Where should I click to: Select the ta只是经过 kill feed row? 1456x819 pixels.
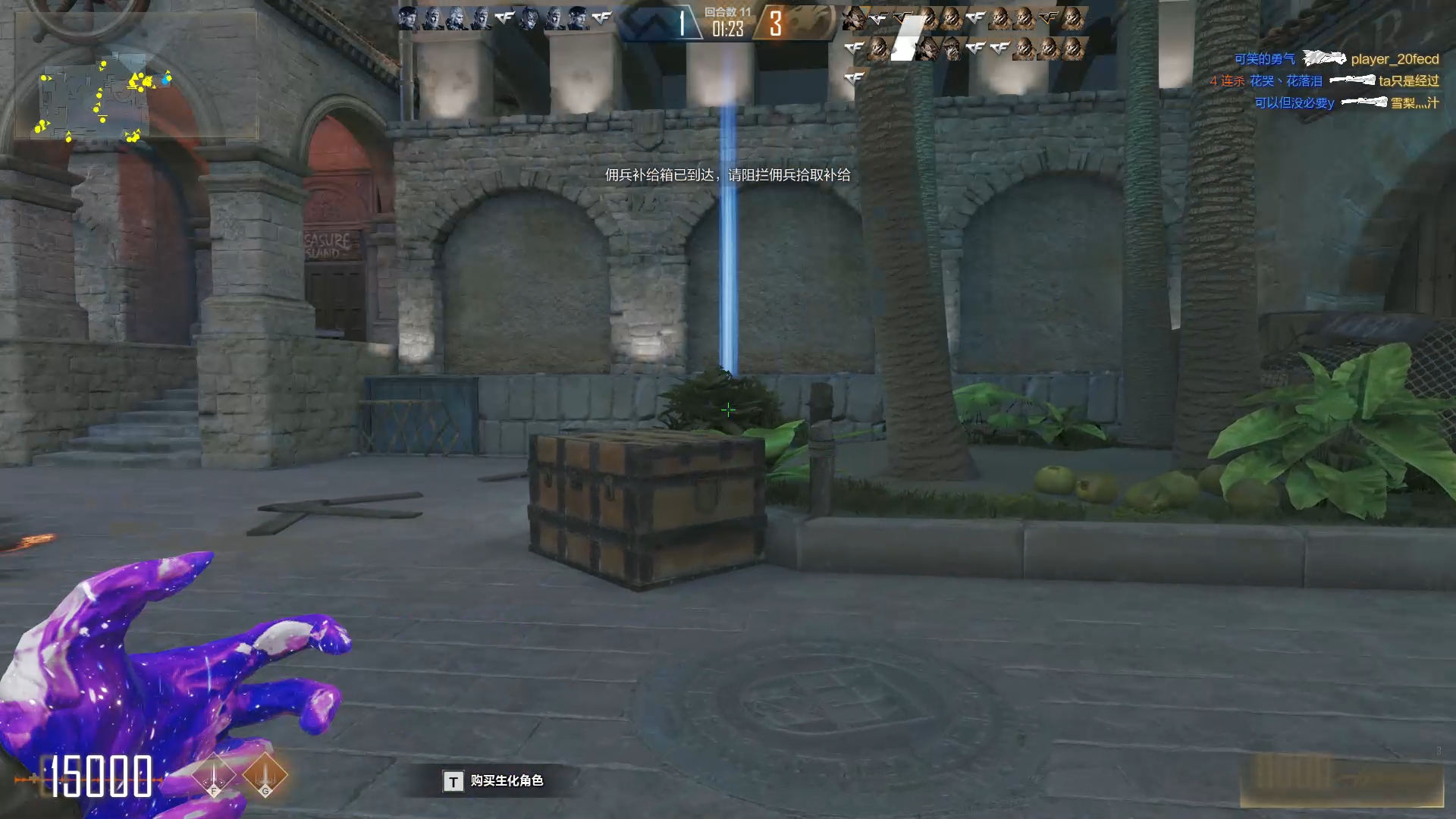coord(1325,81)
